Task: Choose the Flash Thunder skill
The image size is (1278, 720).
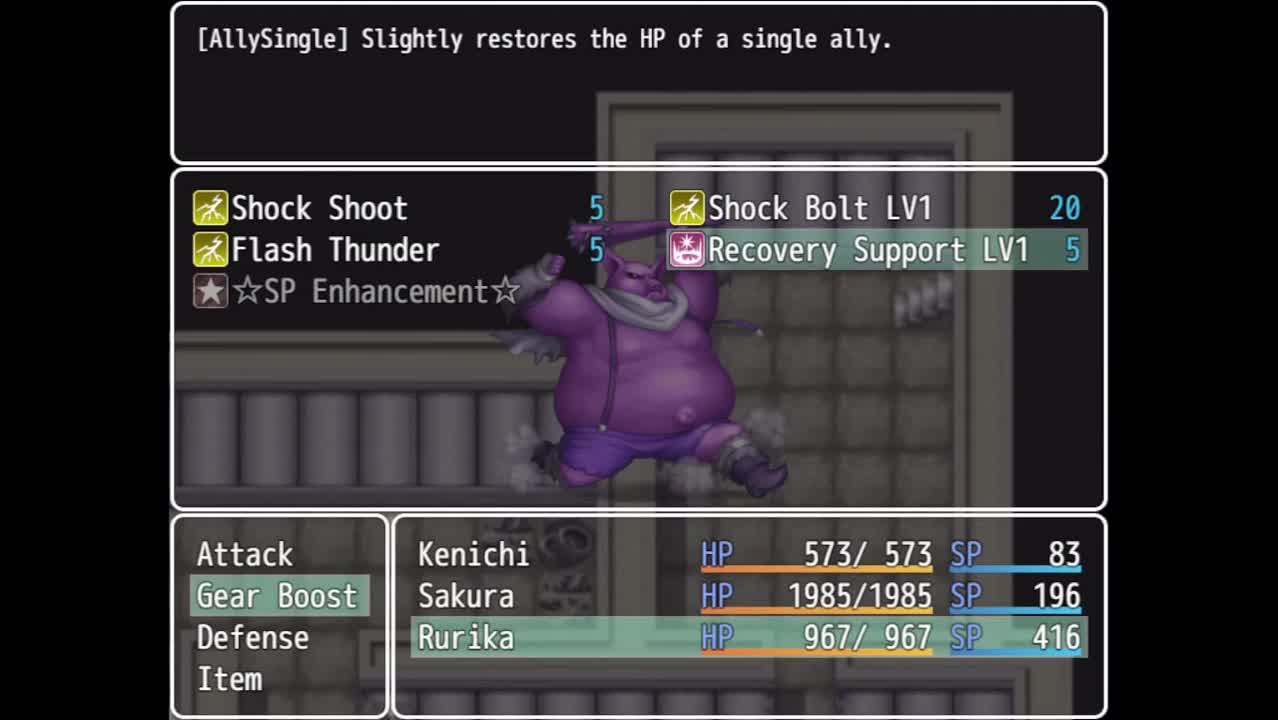Action: click(x=335, y=250)
